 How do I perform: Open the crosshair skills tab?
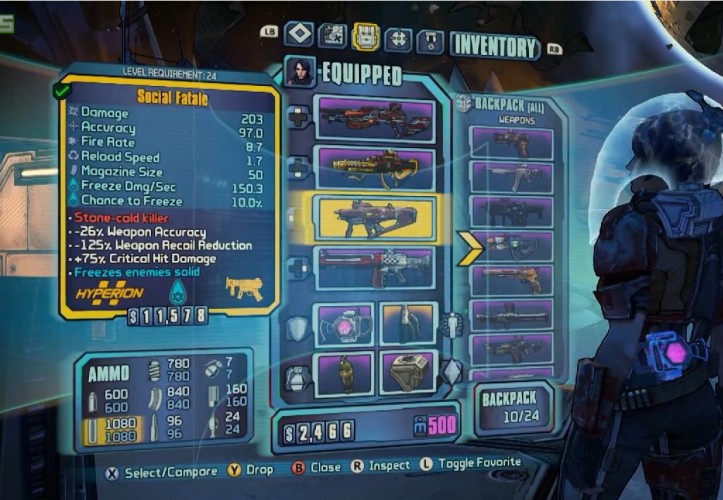[x=398, y=38]
